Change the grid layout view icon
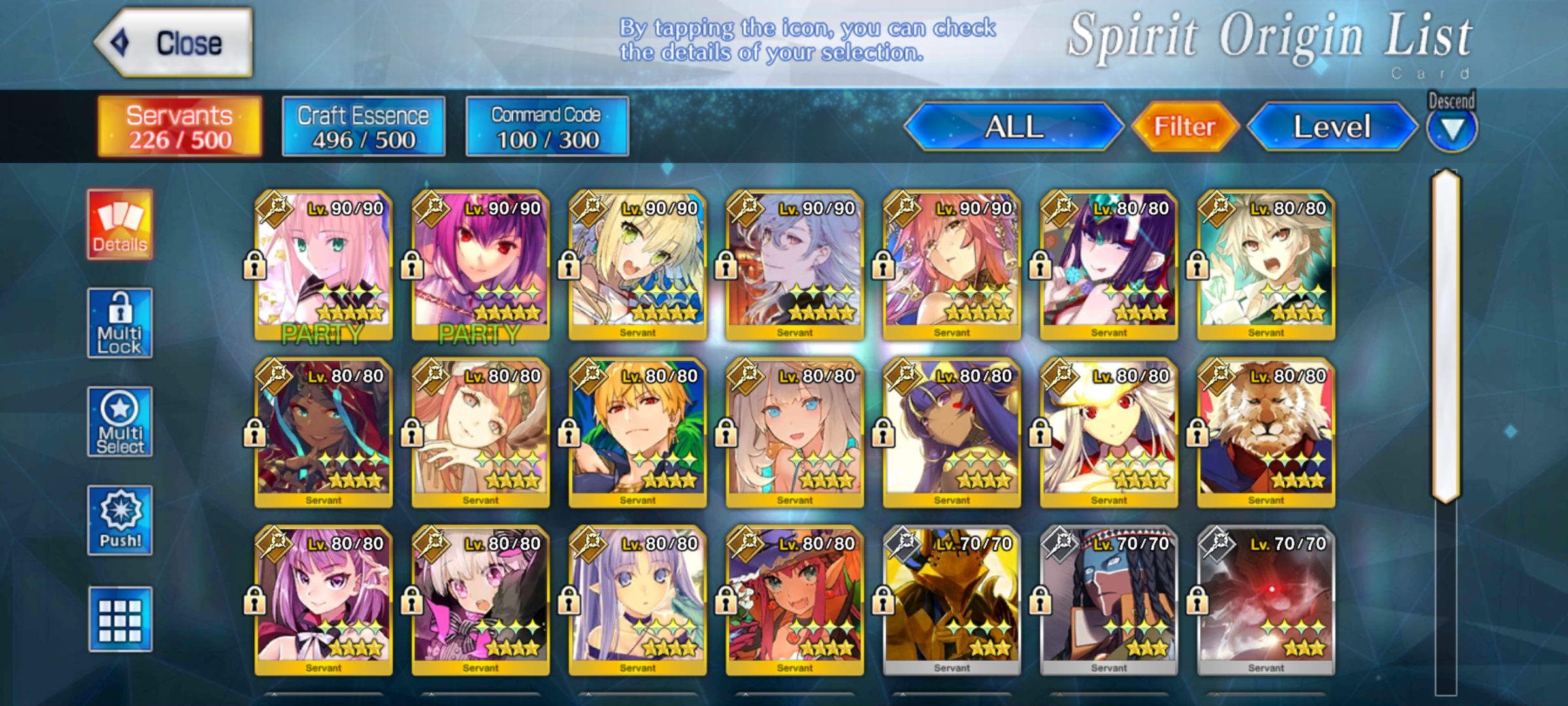 coord(120,619)
